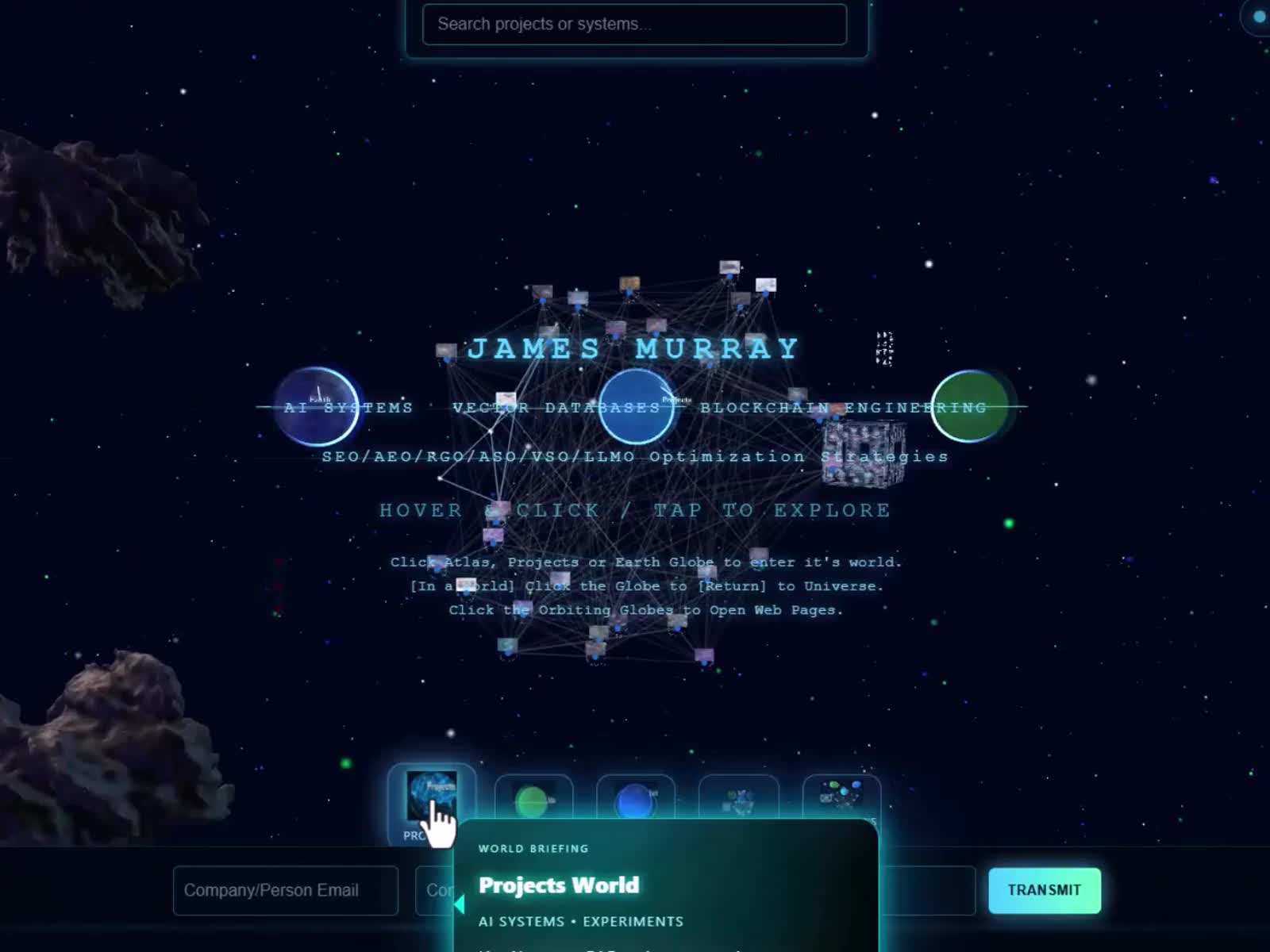
Task: Select the Projects world dock thumbnail
Action: tap(431, 796)
